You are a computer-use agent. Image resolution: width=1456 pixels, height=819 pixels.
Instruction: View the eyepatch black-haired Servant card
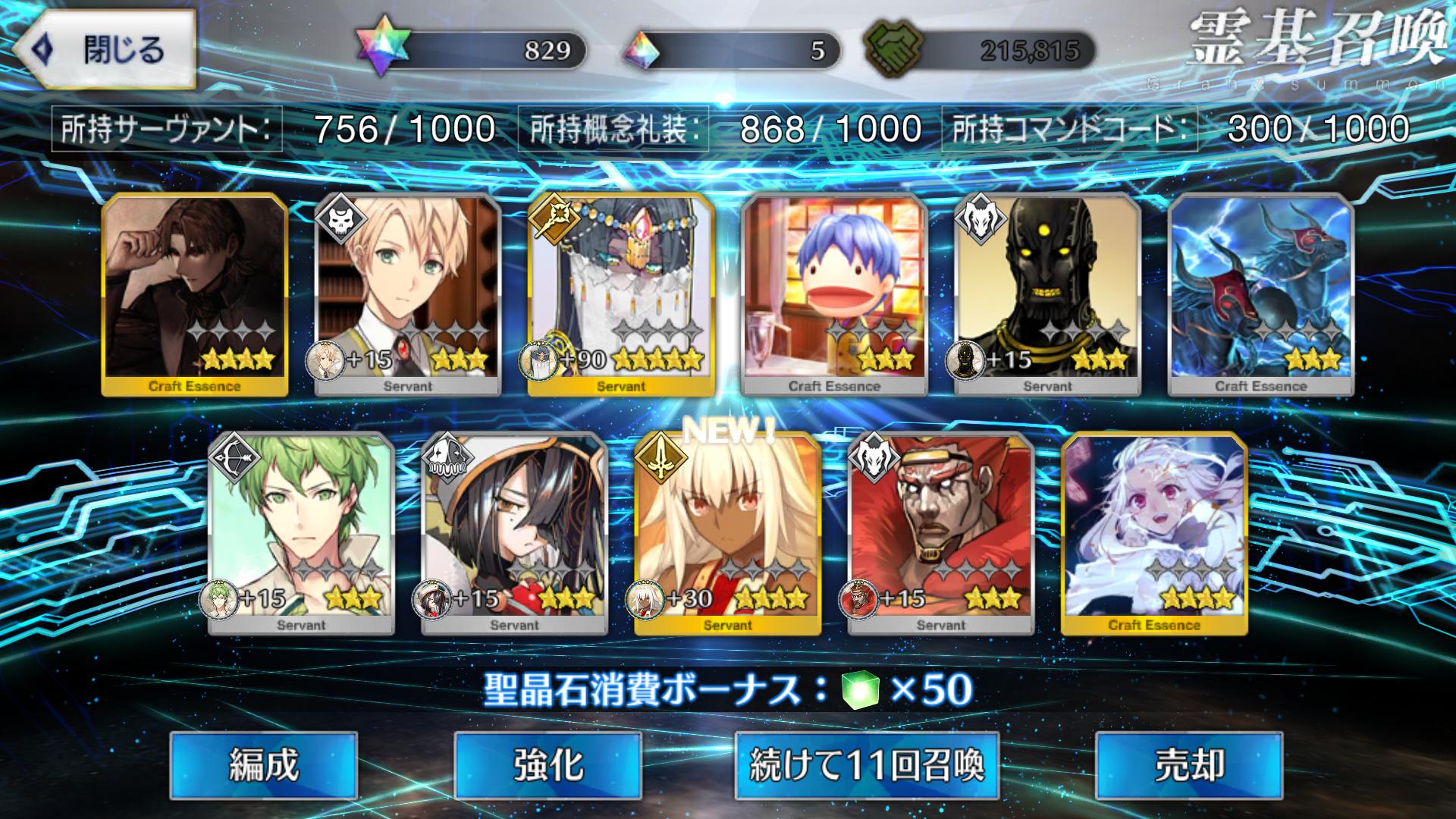tap(514, 533)
